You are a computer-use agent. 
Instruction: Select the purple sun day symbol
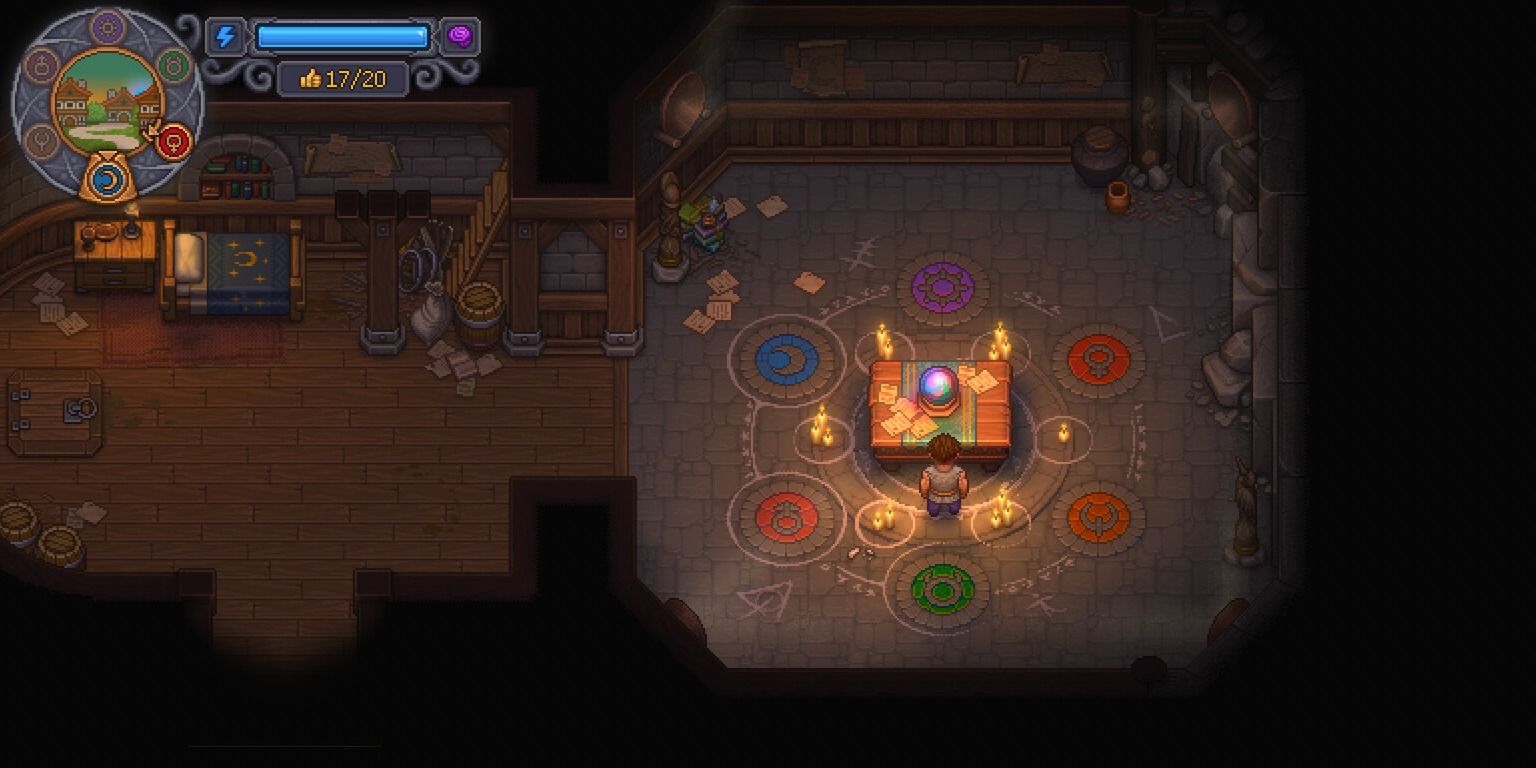click(107, 27)
